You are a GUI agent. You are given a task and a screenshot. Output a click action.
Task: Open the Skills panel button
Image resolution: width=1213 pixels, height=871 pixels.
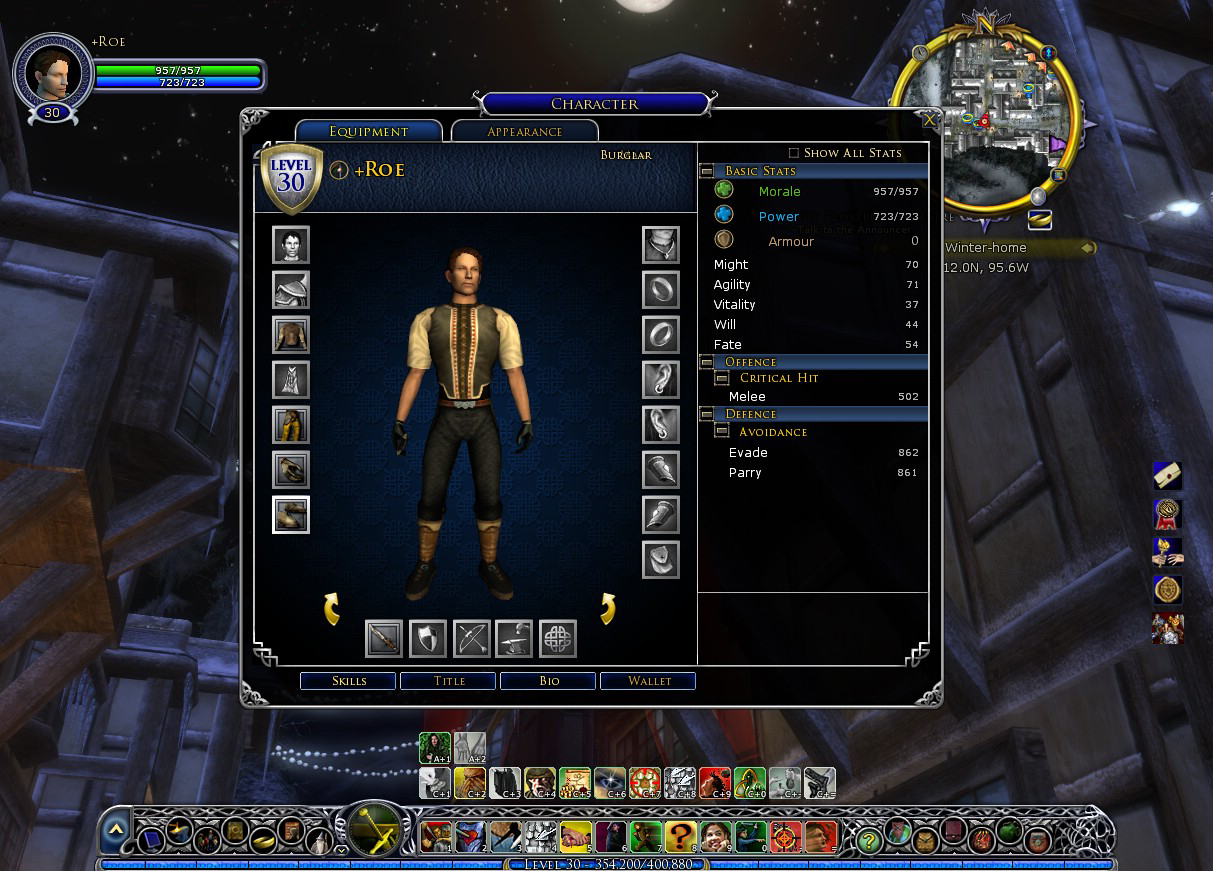click(x=349, y=681)
